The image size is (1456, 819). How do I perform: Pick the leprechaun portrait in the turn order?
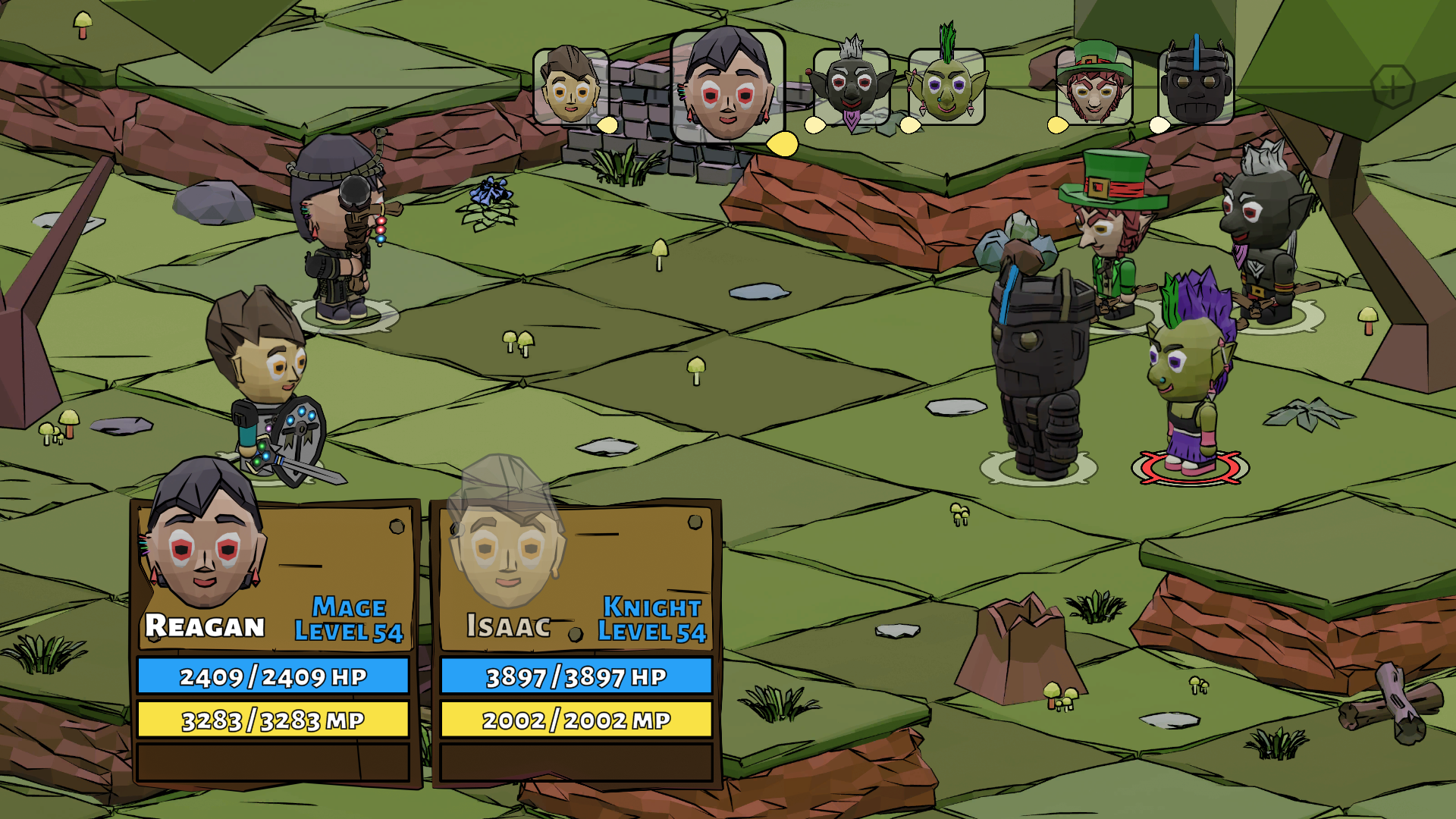(x=1094, y=87)
